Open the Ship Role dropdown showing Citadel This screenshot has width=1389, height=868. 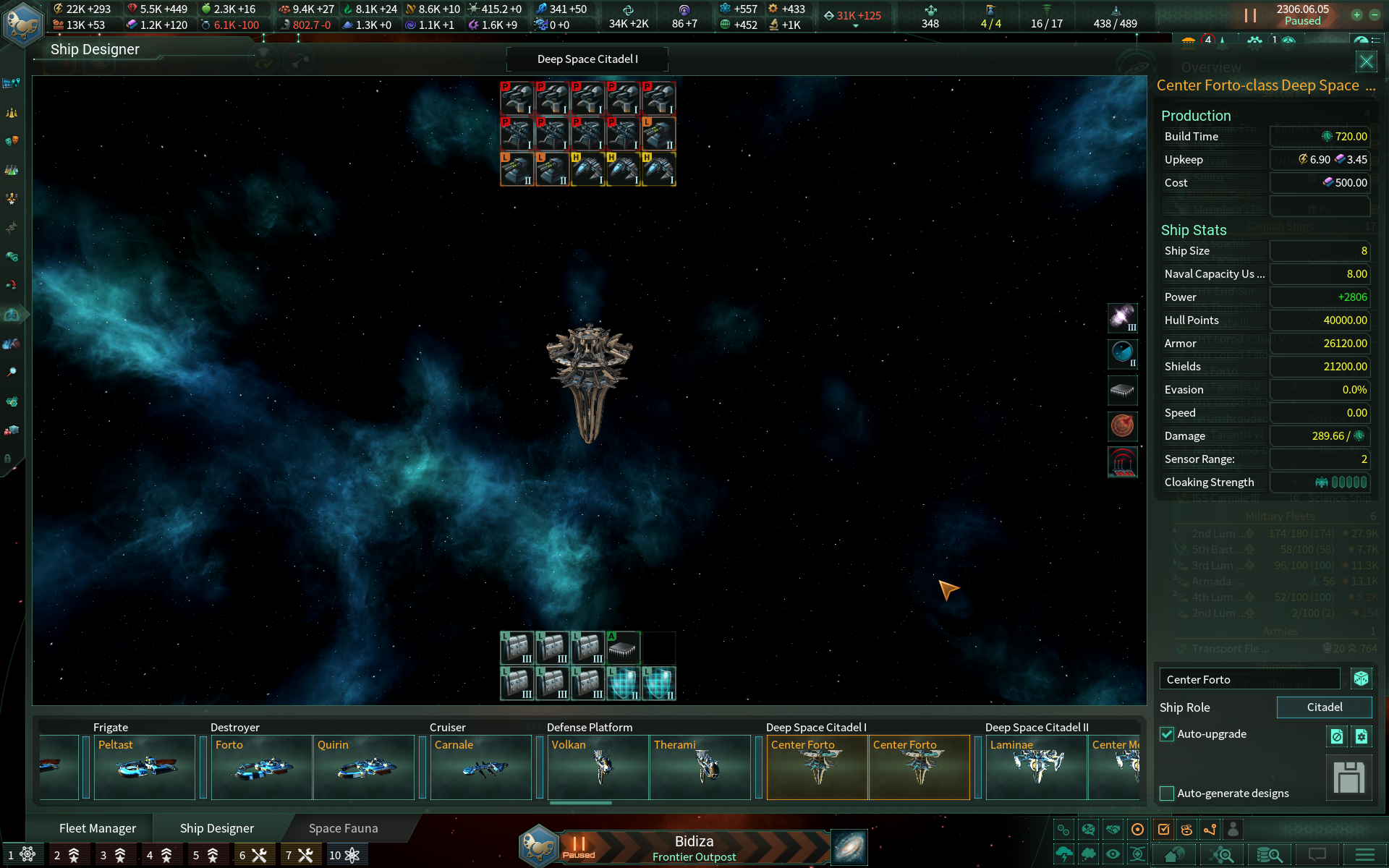(x=1324, y=707)
